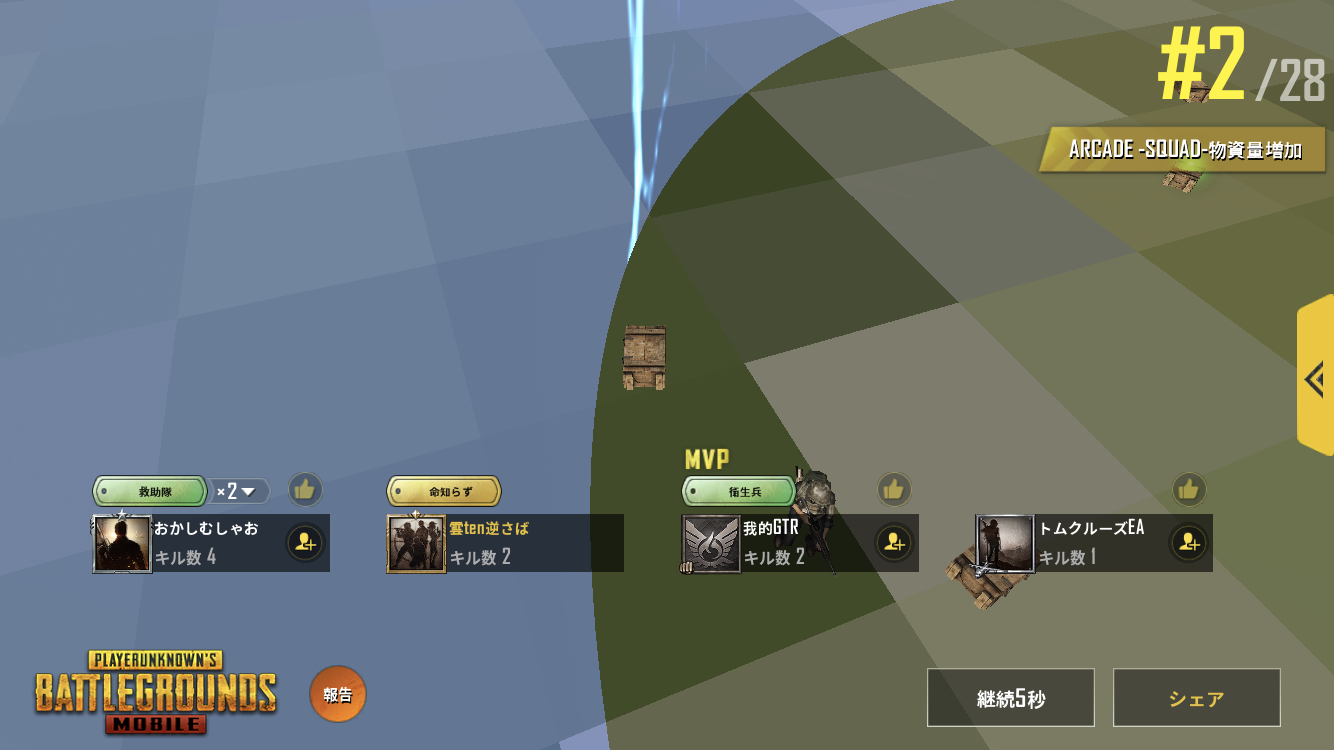Send friend request to 我的GTR
This screenshot has width=1334, height=750.
point(894,543)
